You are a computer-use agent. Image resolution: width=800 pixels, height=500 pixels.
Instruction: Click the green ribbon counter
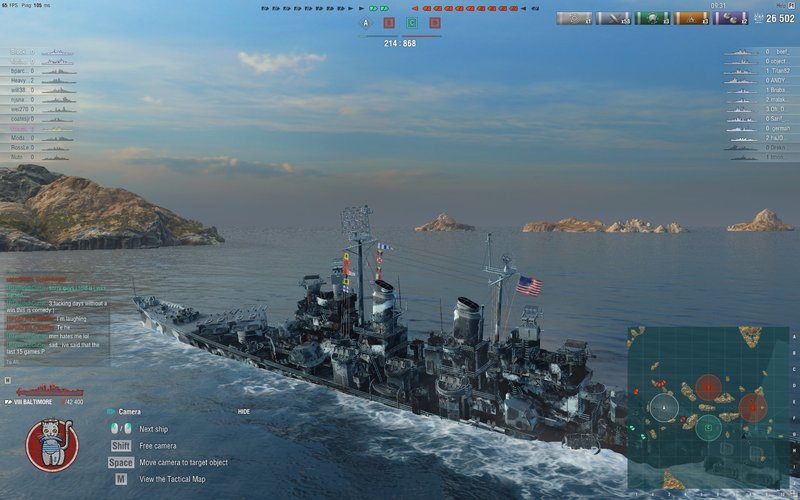point(652,18)
